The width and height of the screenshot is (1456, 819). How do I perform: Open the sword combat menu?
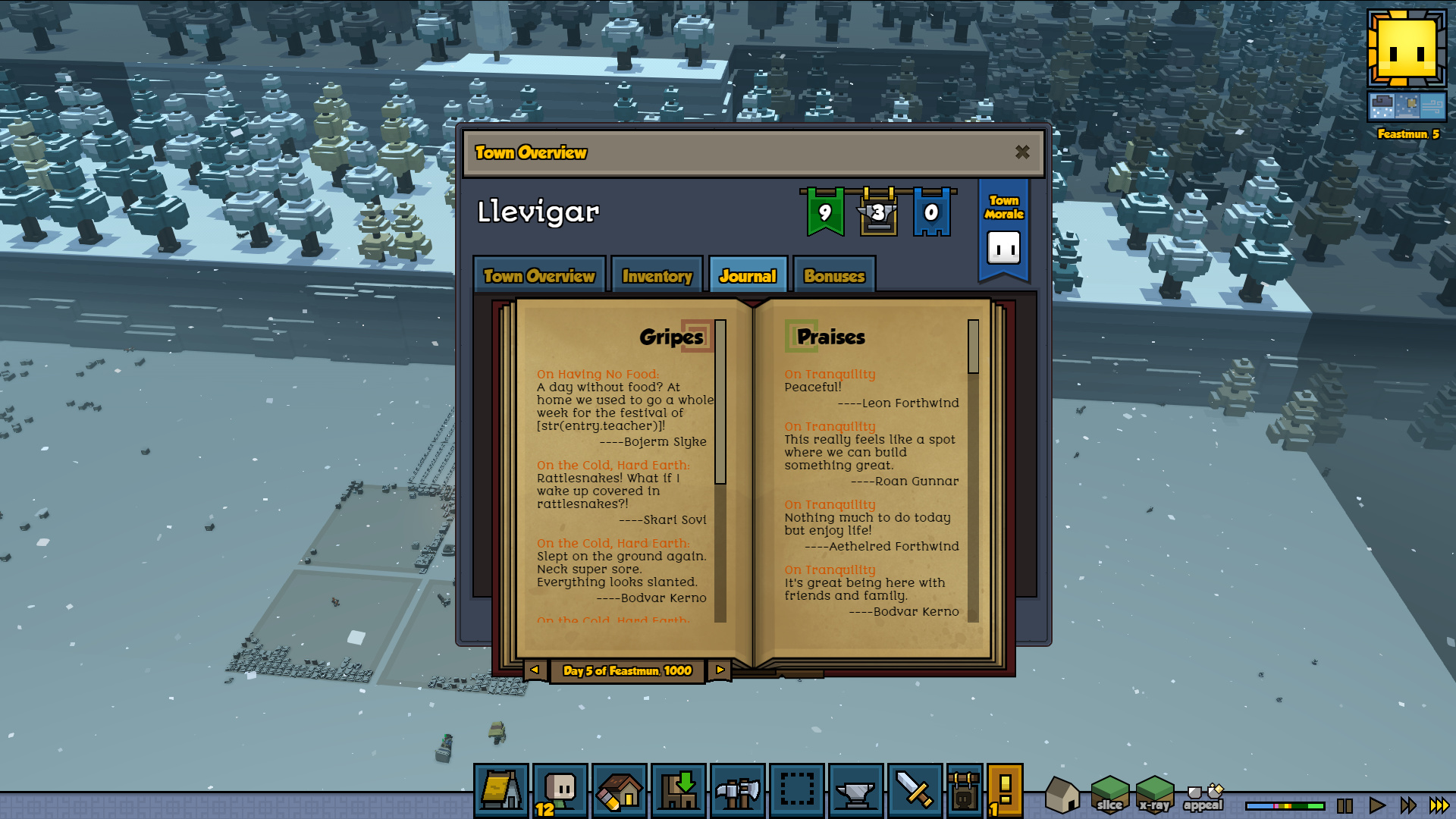click(915, 791)
